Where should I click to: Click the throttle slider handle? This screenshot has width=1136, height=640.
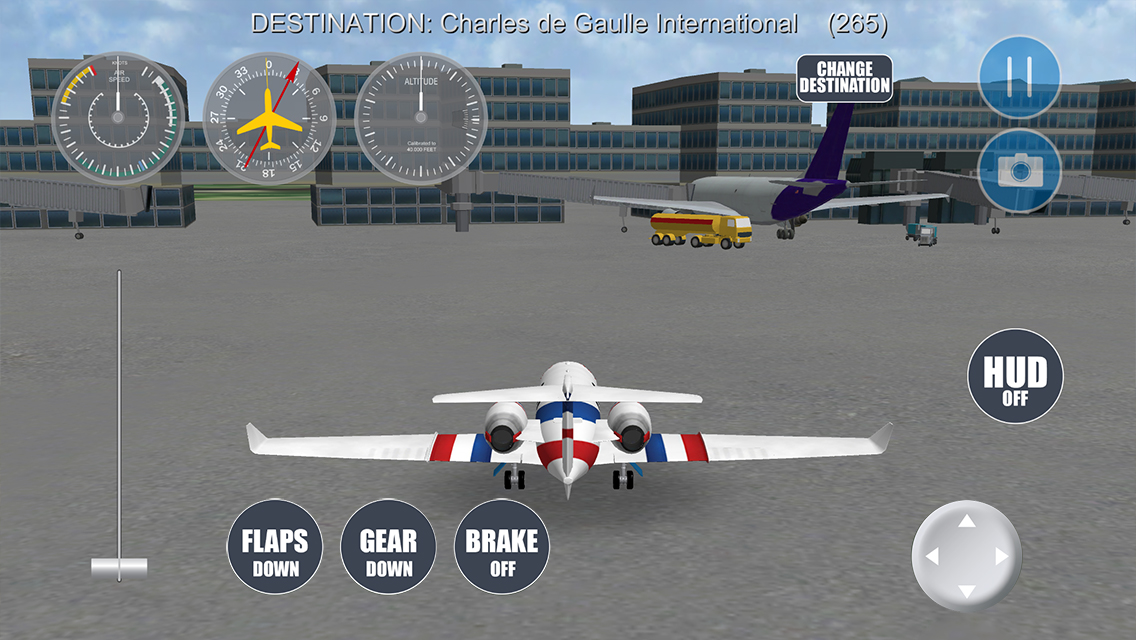[x=119, y=568]
